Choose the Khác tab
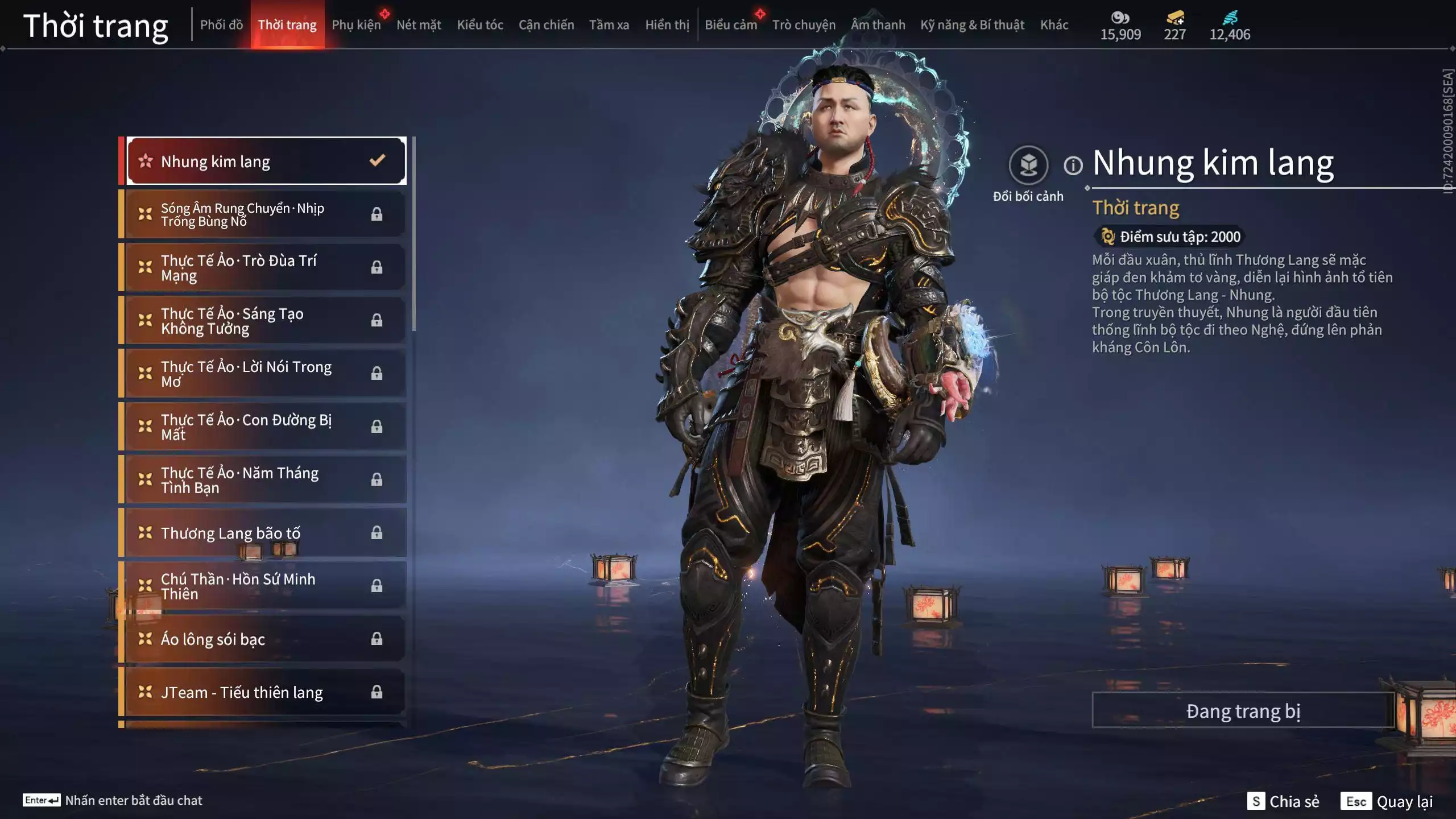Viewport: 1456px width, 819px height. pos(1054,24)
